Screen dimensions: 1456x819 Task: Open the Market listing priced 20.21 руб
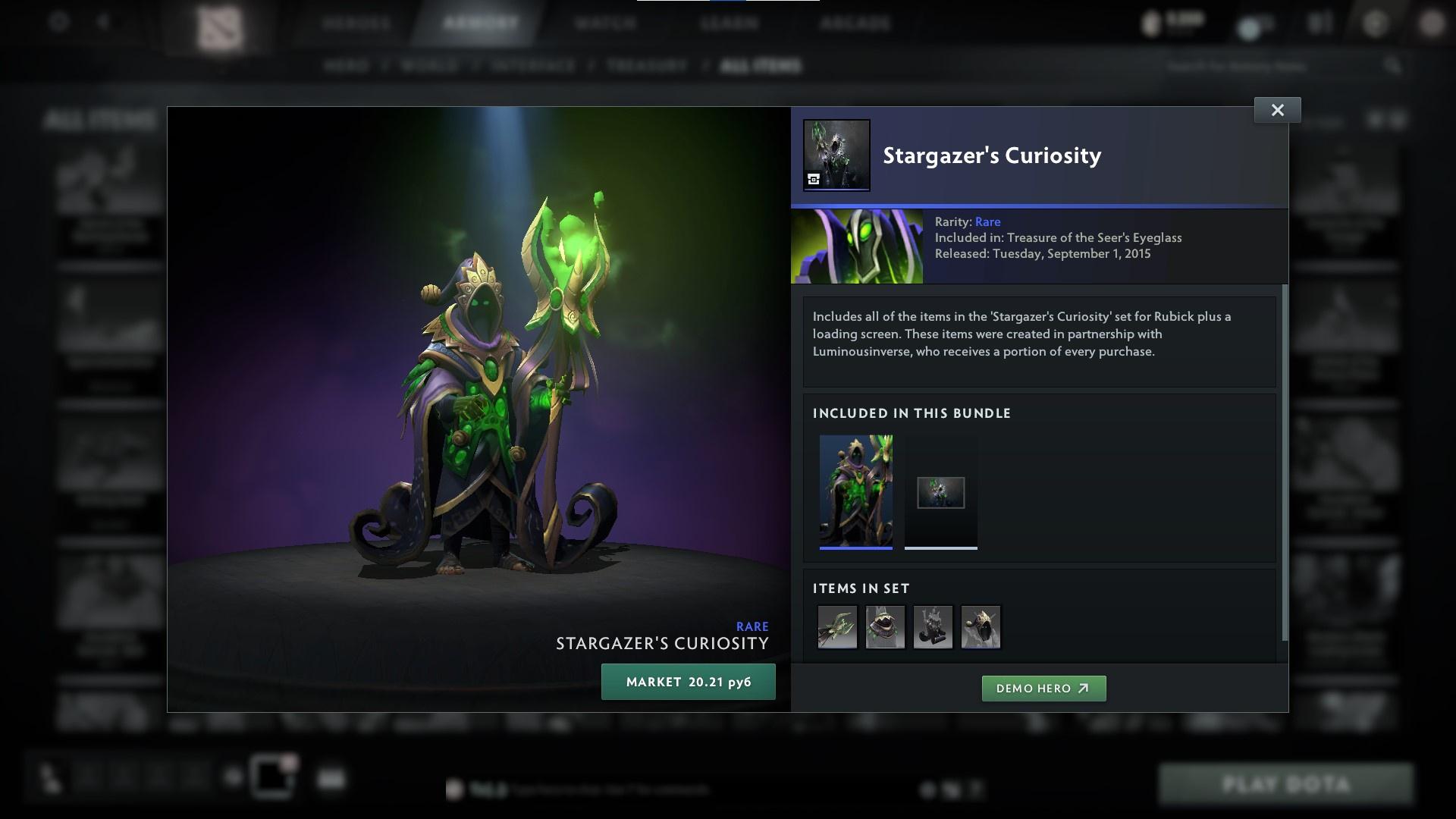[688, 681]
